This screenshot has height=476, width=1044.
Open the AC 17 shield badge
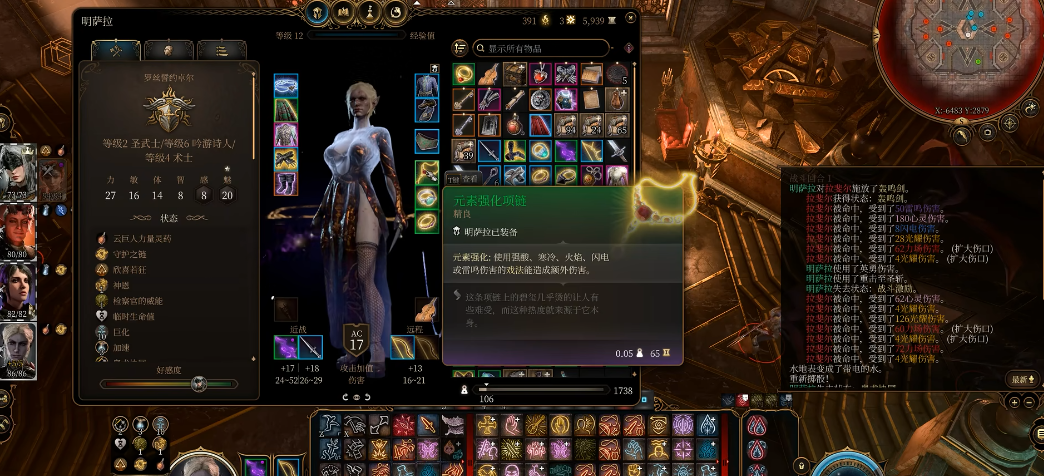356,341
